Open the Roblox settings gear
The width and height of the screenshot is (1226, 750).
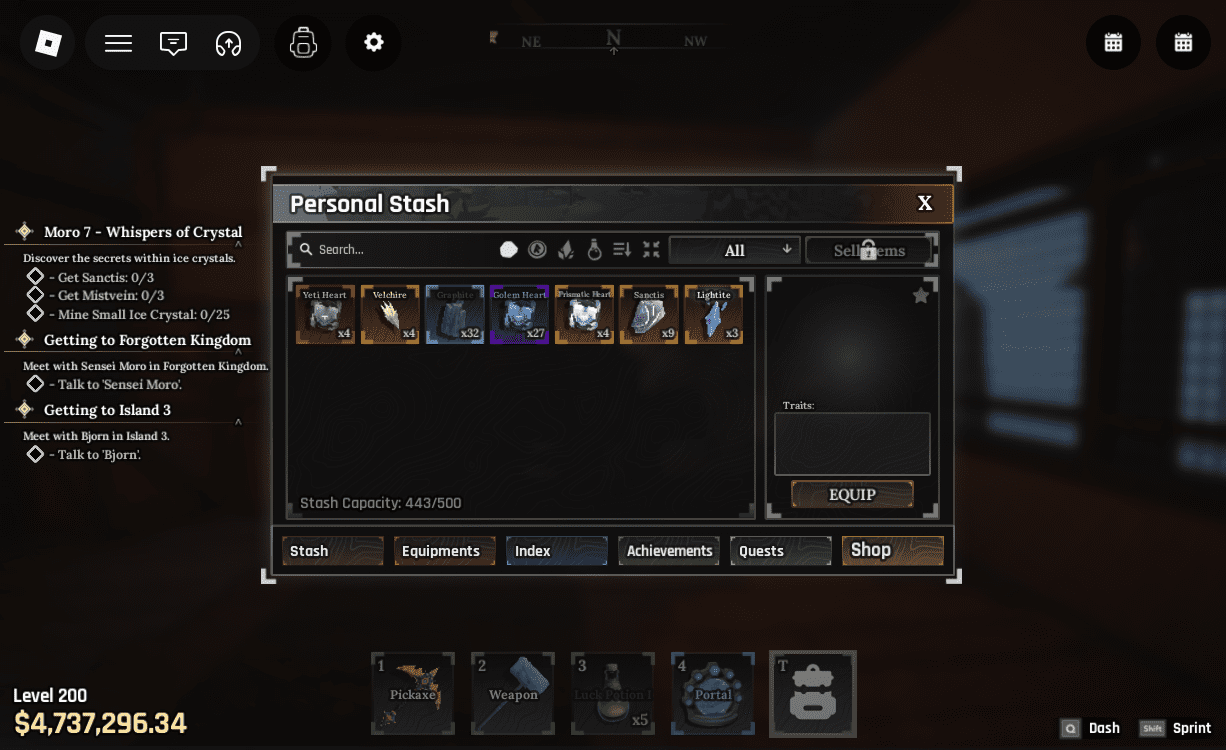click(374, 43)
